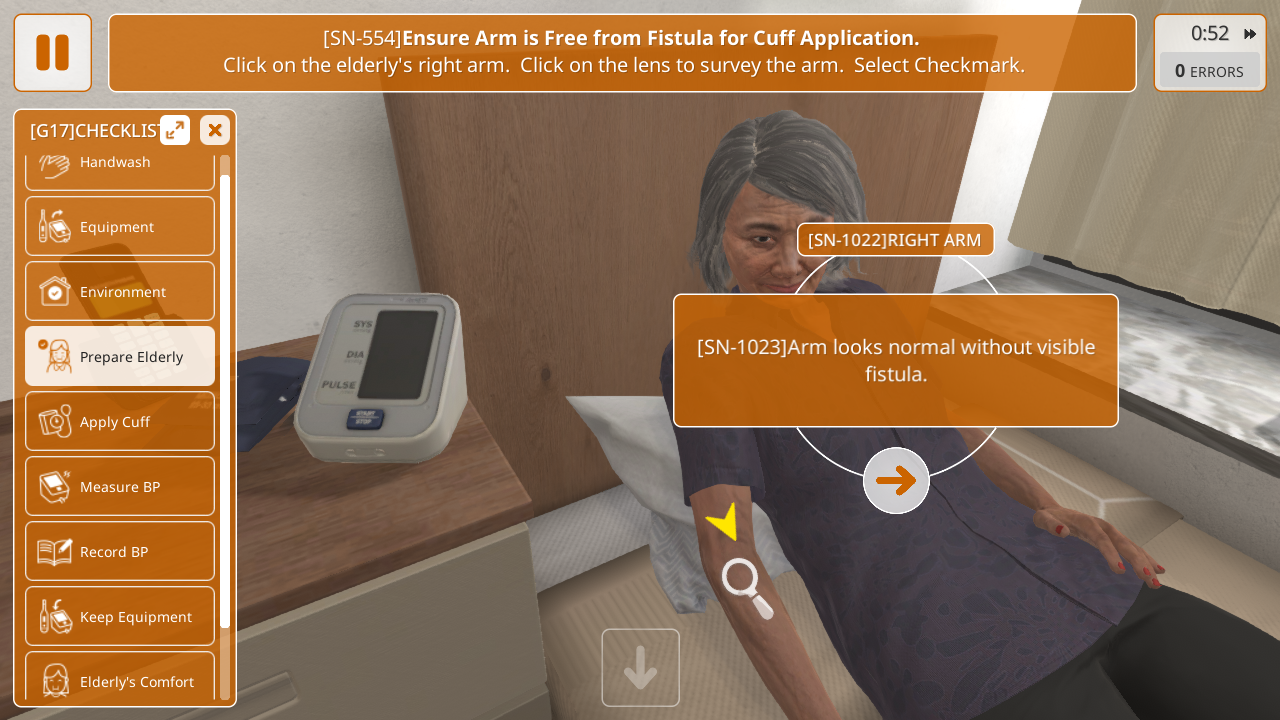Fast-forward the timer

(x=1250, y=34)
